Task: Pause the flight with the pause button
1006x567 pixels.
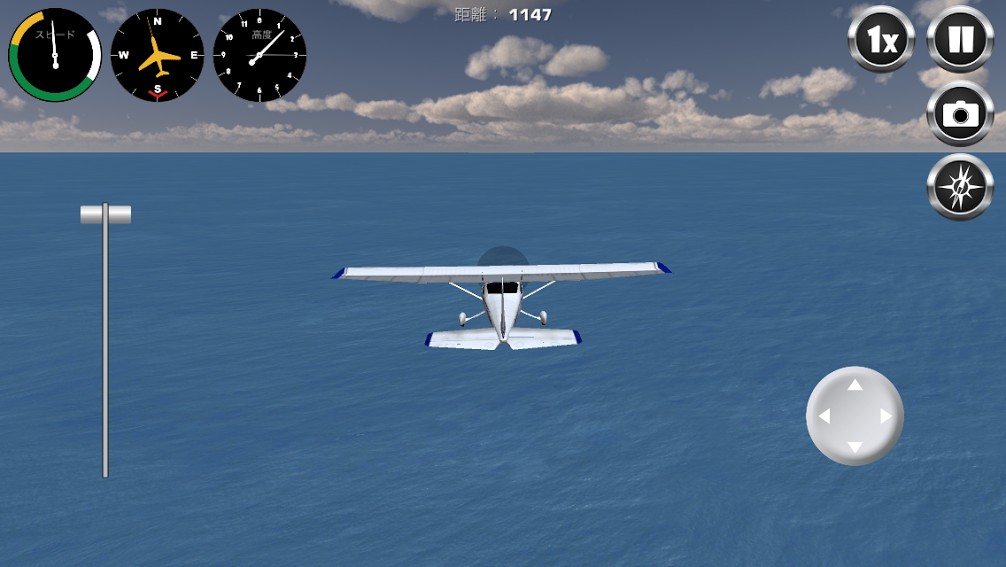Action: pyautogui.click(x=960, y=40)
